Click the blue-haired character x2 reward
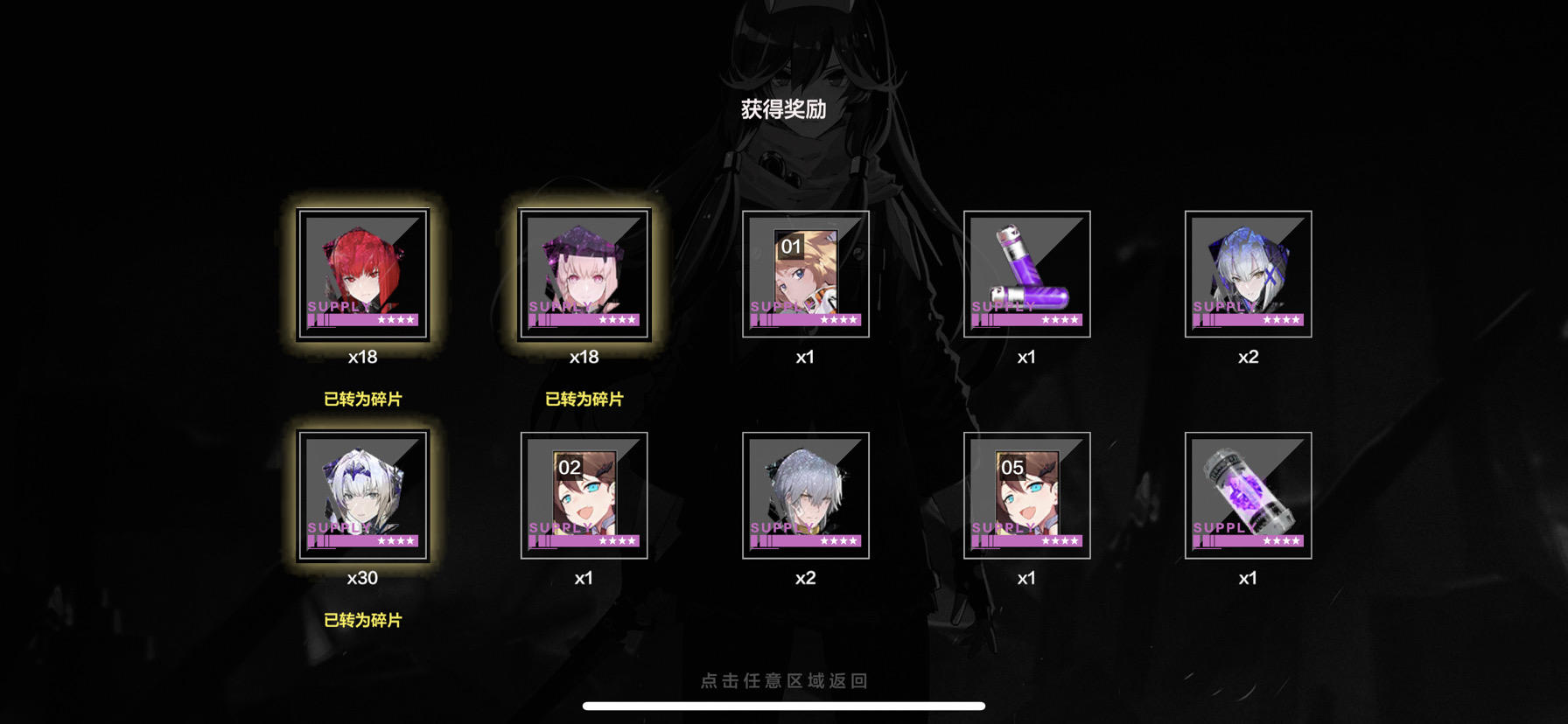This screenshot has height=724, width=1568. coord(1249,275)
